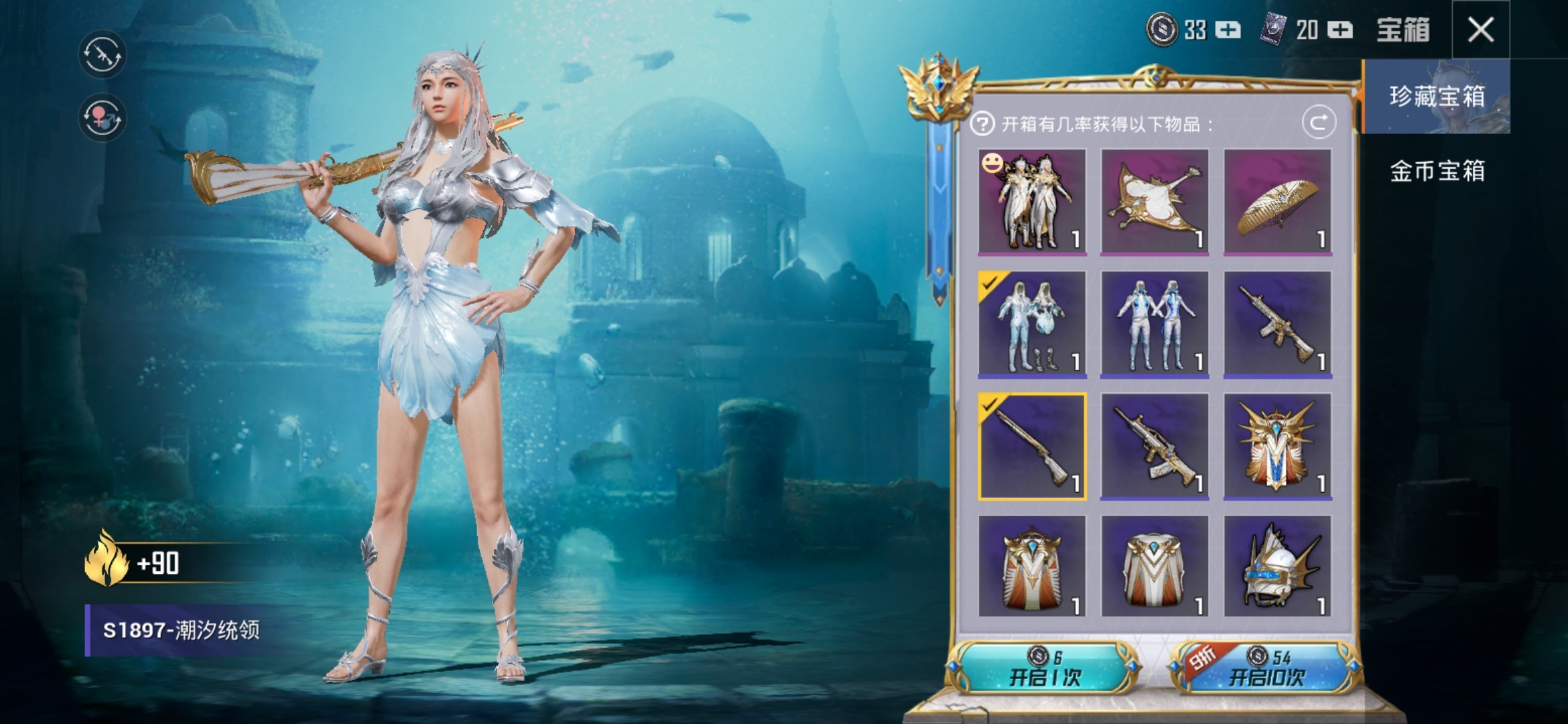The height and width of the screenshot is (724, 1568).
Task: Select the highlighted long rifle skin
Action: pyautogui.click(x=1032, y=446)
